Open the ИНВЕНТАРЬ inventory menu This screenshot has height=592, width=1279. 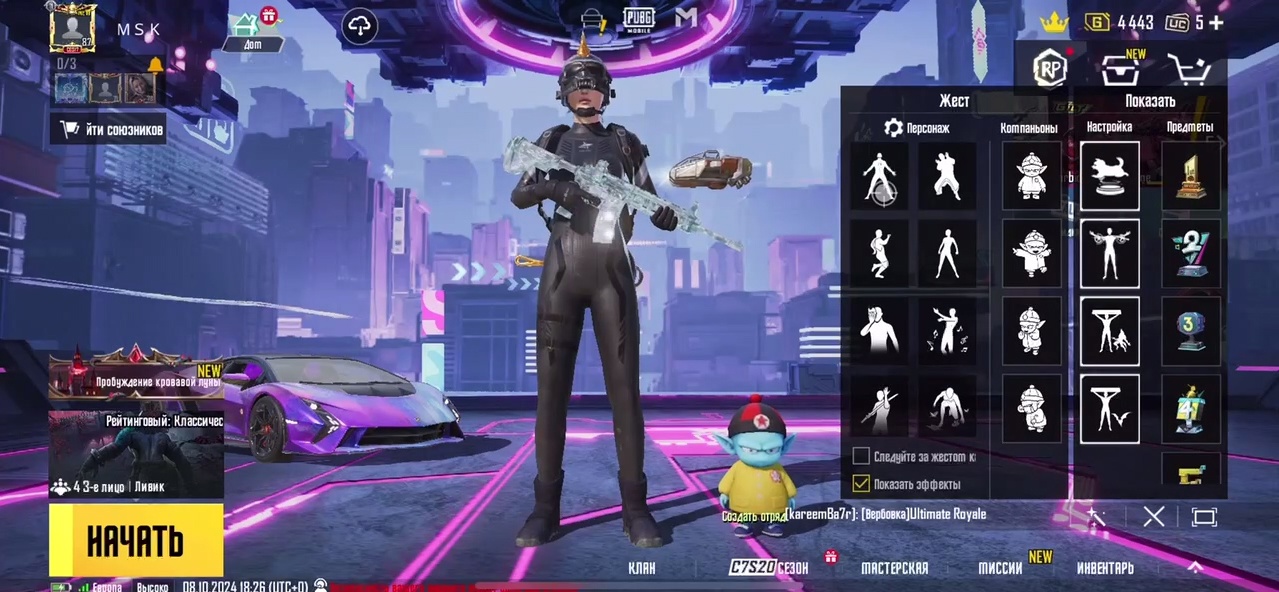[1105, 568]
